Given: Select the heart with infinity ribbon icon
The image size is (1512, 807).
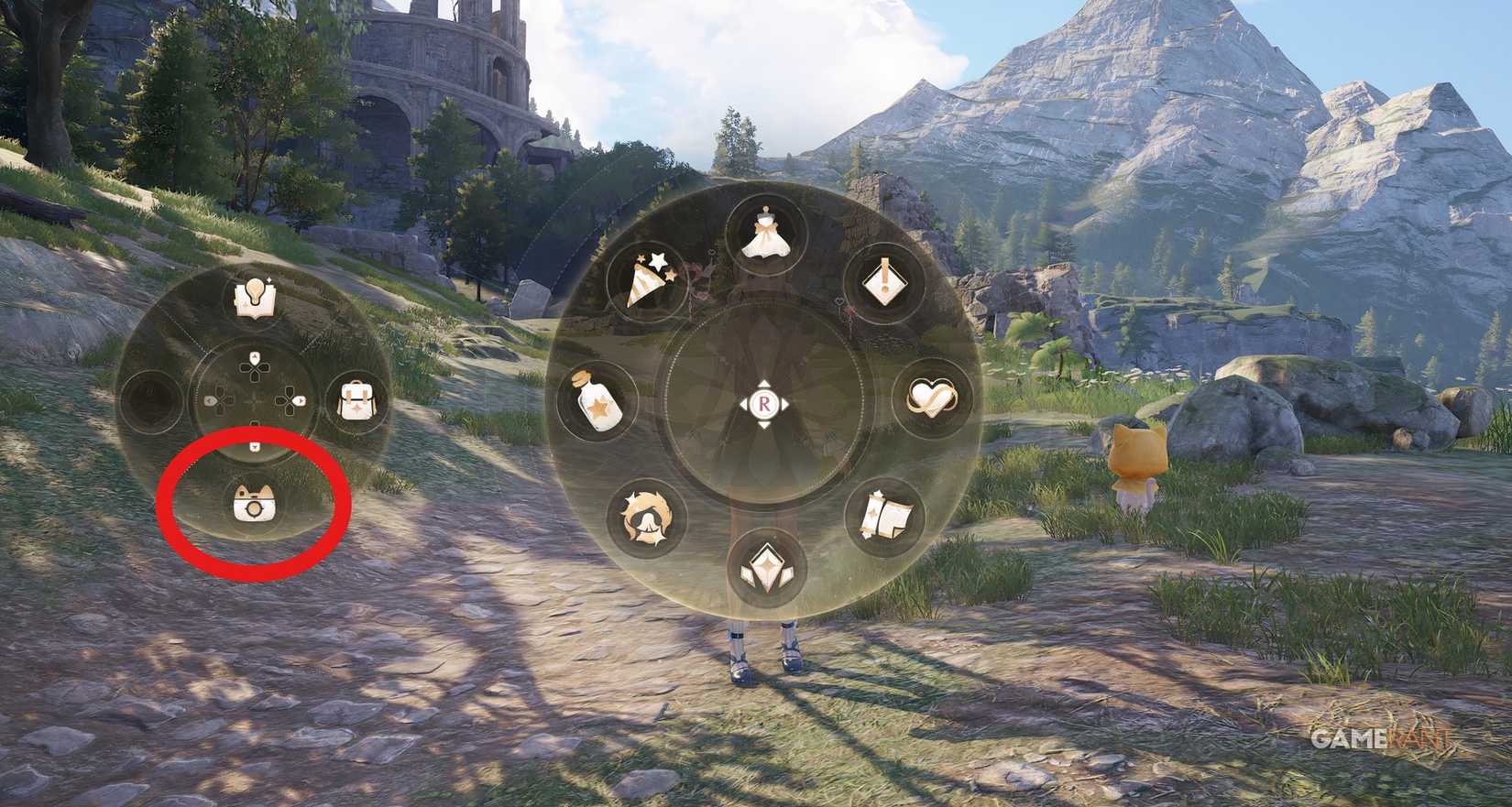Looking at the screenshot, I should [932, 396].
